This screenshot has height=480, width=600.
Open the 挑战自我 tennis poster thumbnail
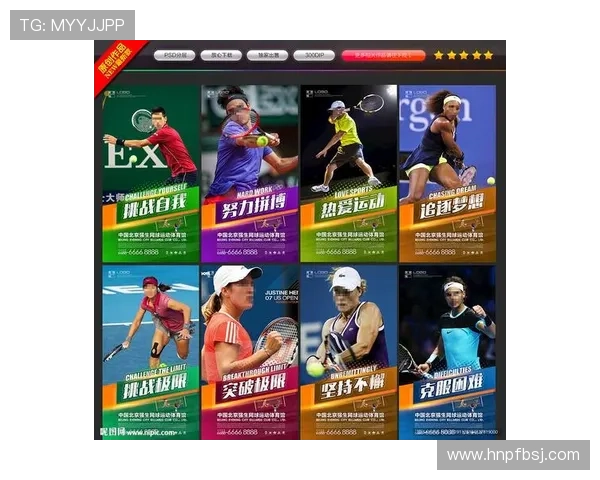click(x=150, y=174)
